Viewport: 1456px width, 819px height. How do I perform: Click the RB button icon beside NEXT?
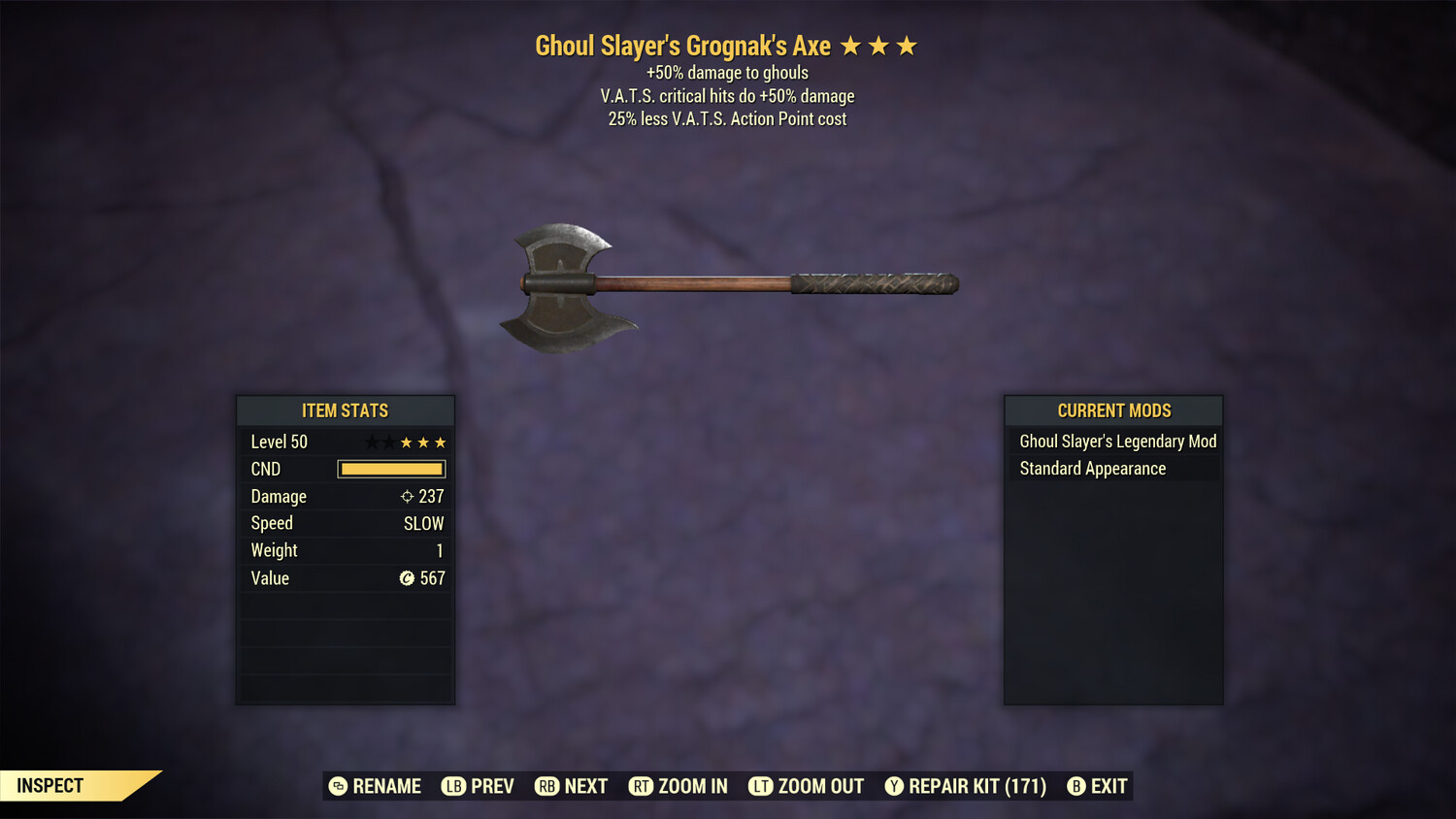[x=546, y=786]
